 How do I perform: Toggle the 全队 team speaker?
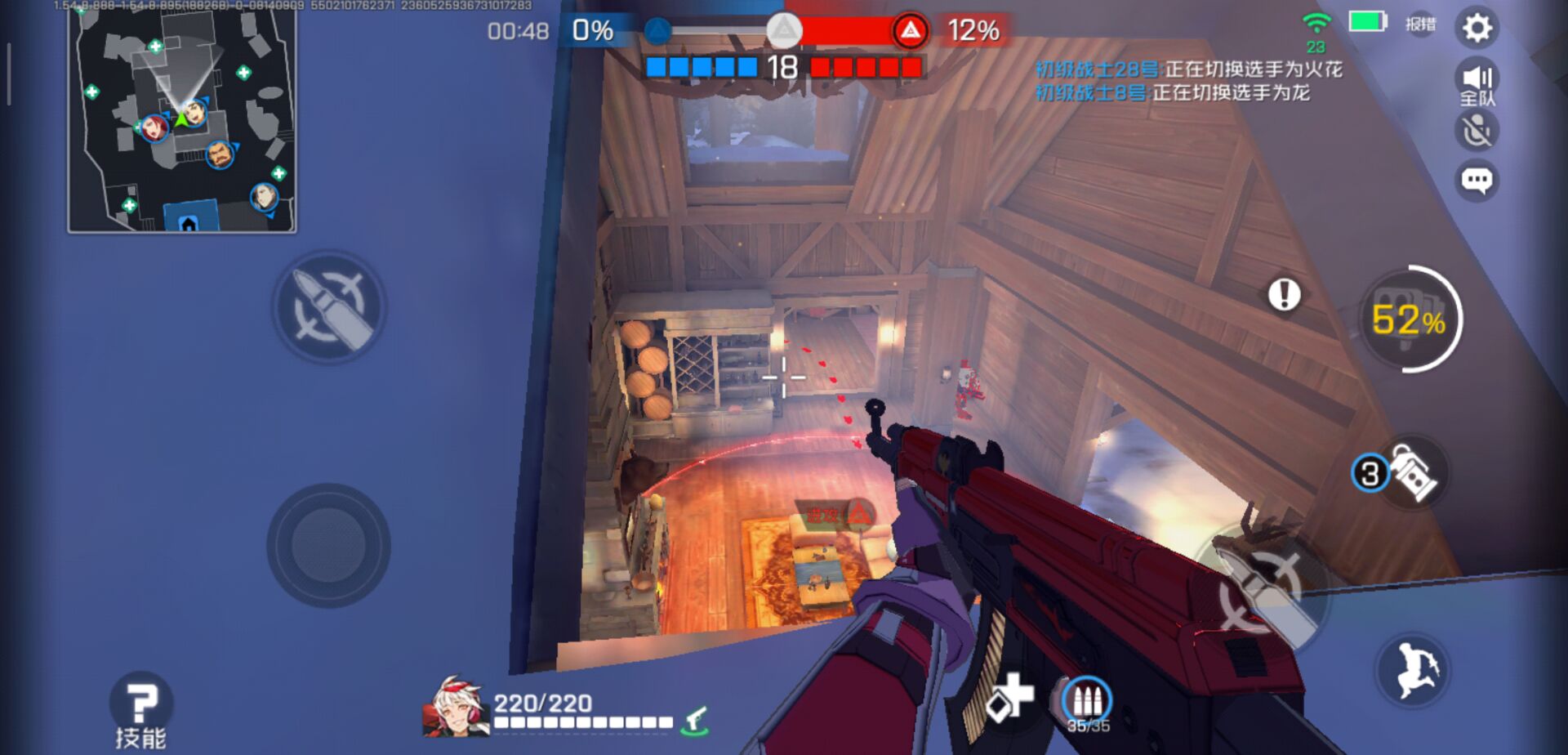tap(1477, 83)
